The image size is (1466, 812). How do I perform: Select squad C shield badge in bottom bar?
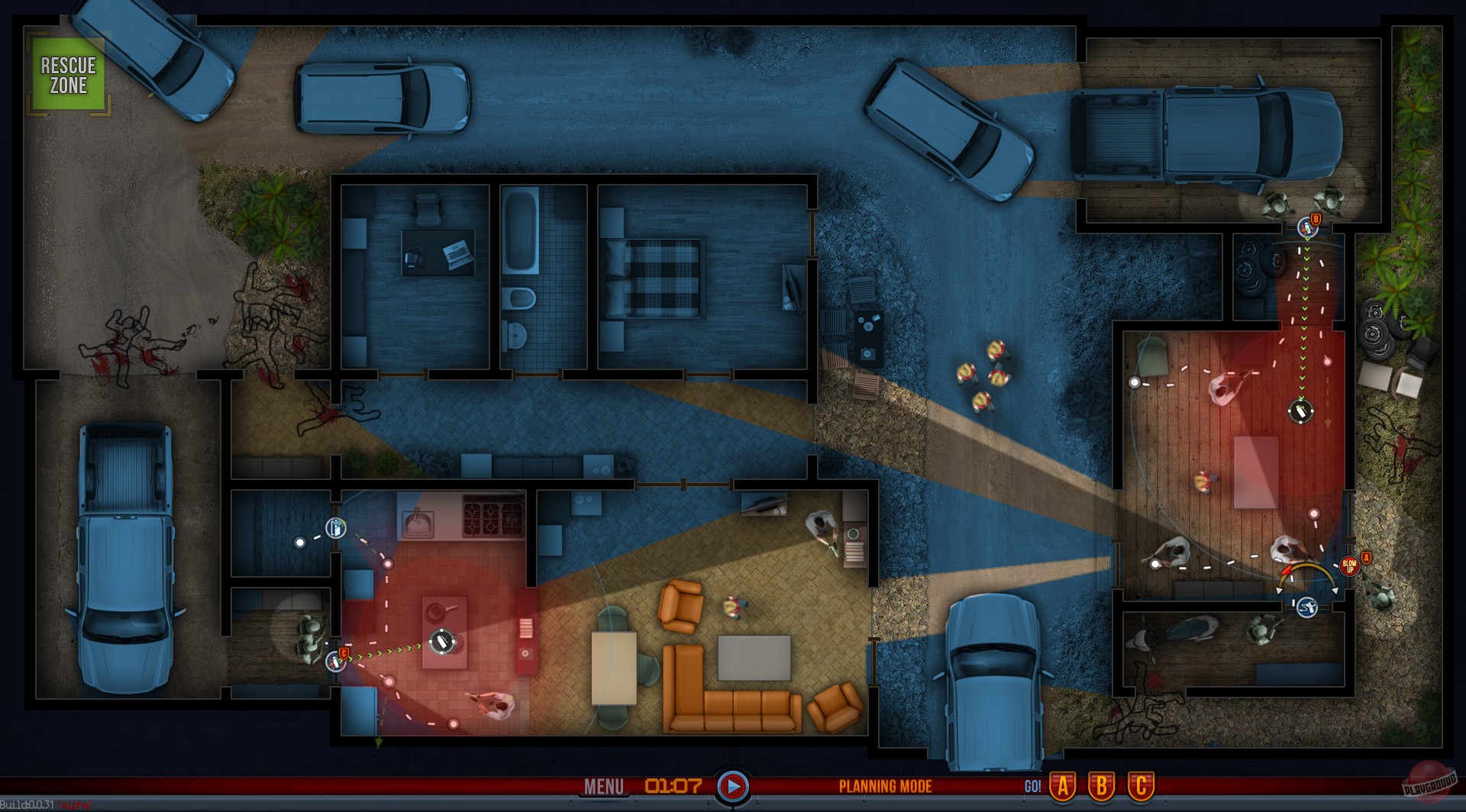1141,787
